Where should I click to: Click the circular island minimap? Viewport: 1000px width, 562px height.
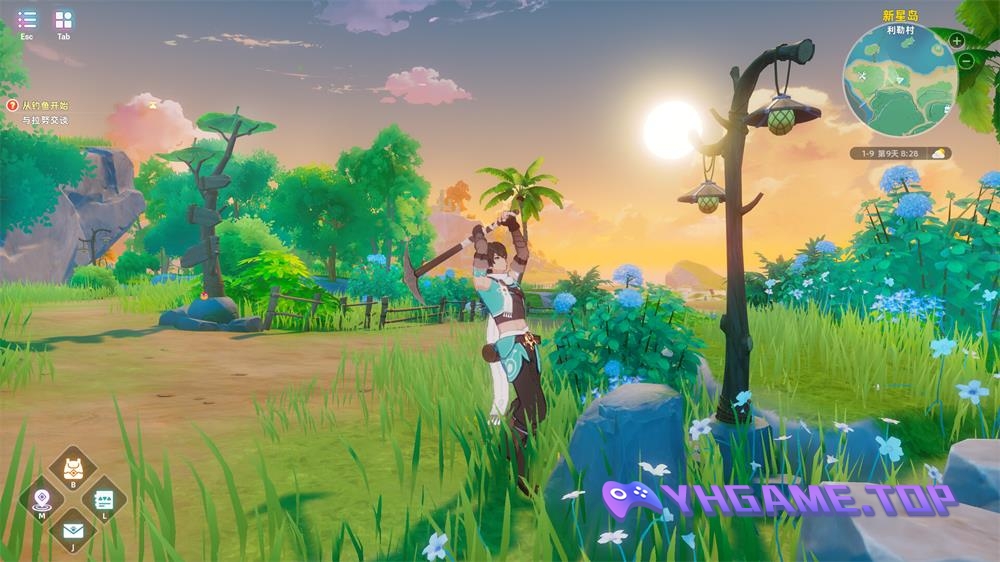(x=900, y=79)
